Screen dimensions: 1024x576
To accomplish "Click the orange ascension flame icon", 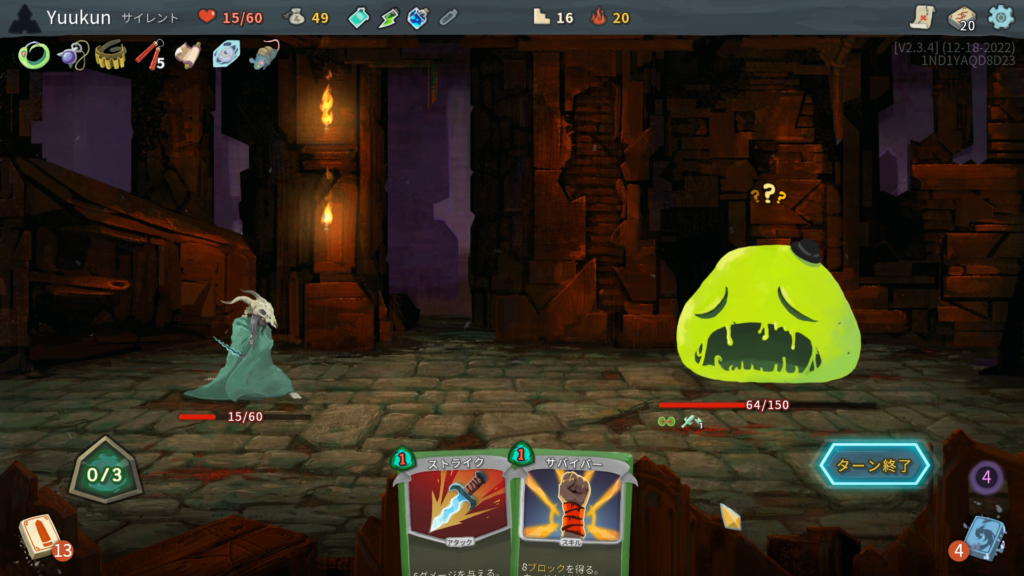I will pos(599,17).
